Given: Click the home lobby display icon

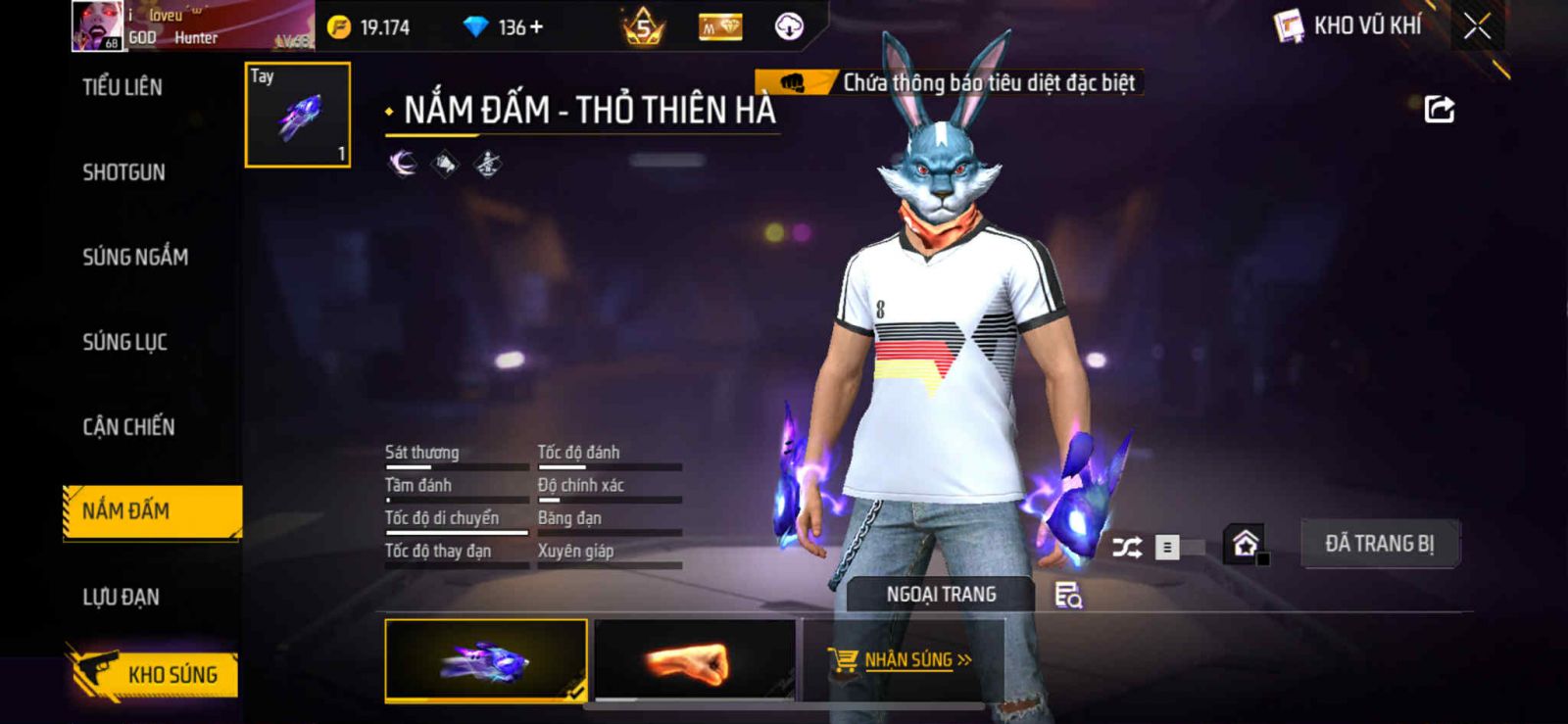Looking at the screenshot, I should tap(1246, 544).
